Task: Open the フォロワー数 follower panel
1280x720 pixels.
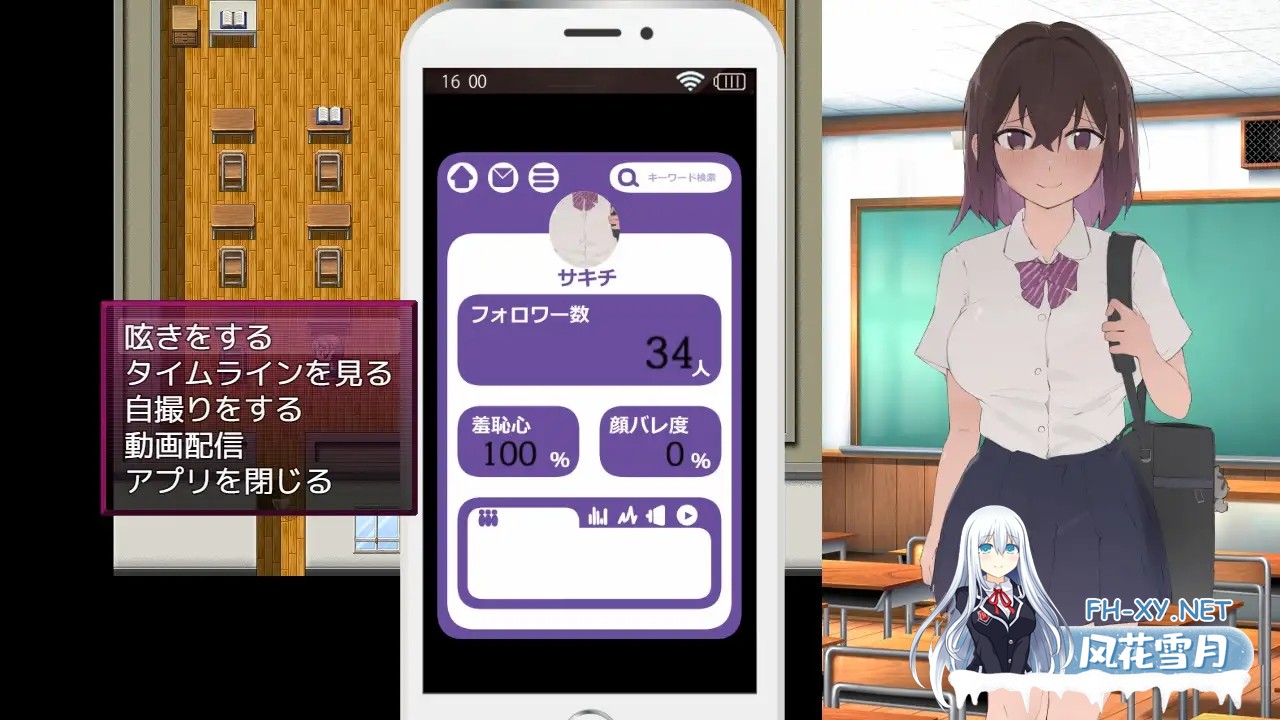Action: point(589,340)
